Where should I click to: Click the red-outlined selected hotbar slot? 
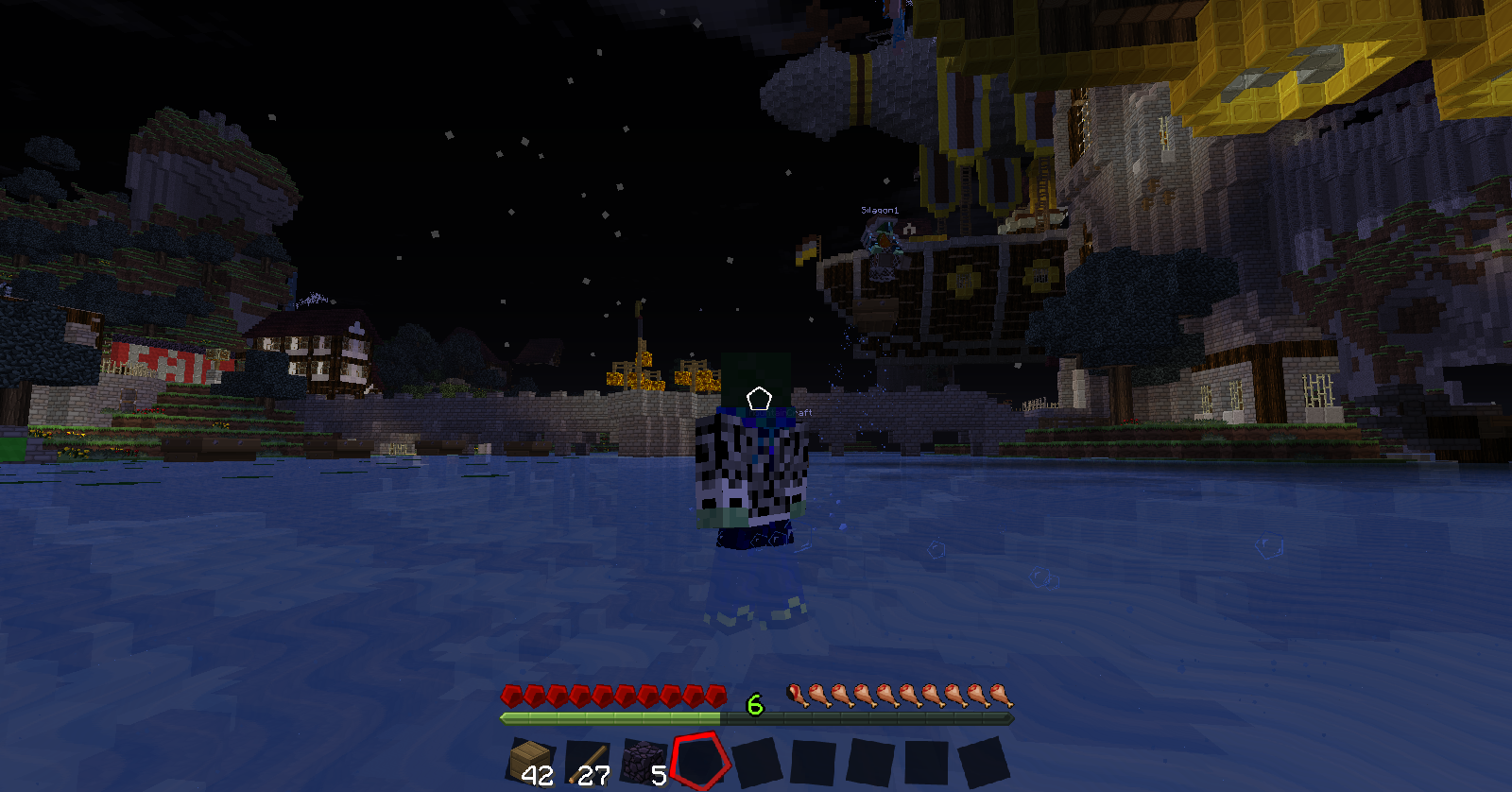point(701,761)
